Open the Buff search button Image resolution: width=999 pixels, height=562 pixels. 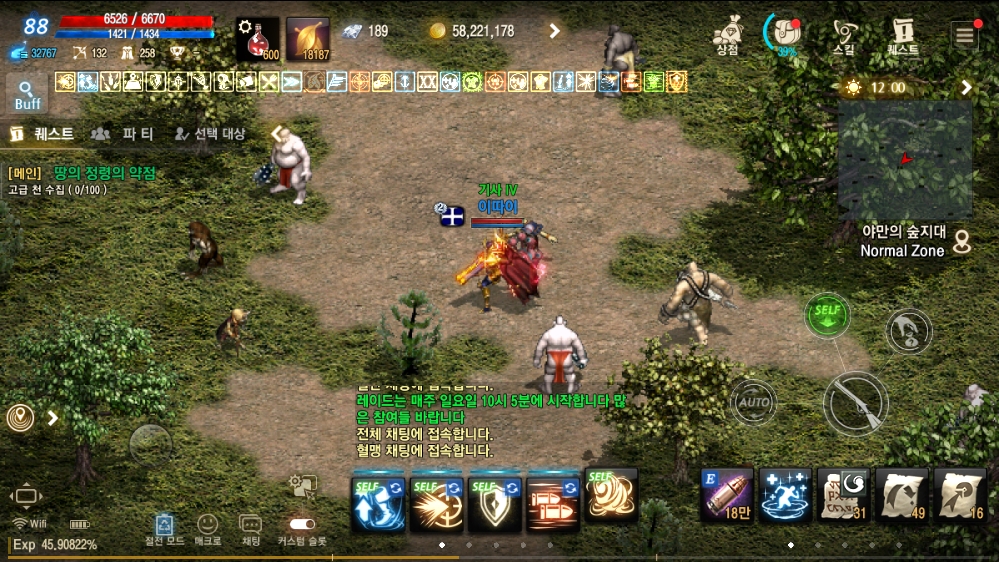[x=27, y=93]
